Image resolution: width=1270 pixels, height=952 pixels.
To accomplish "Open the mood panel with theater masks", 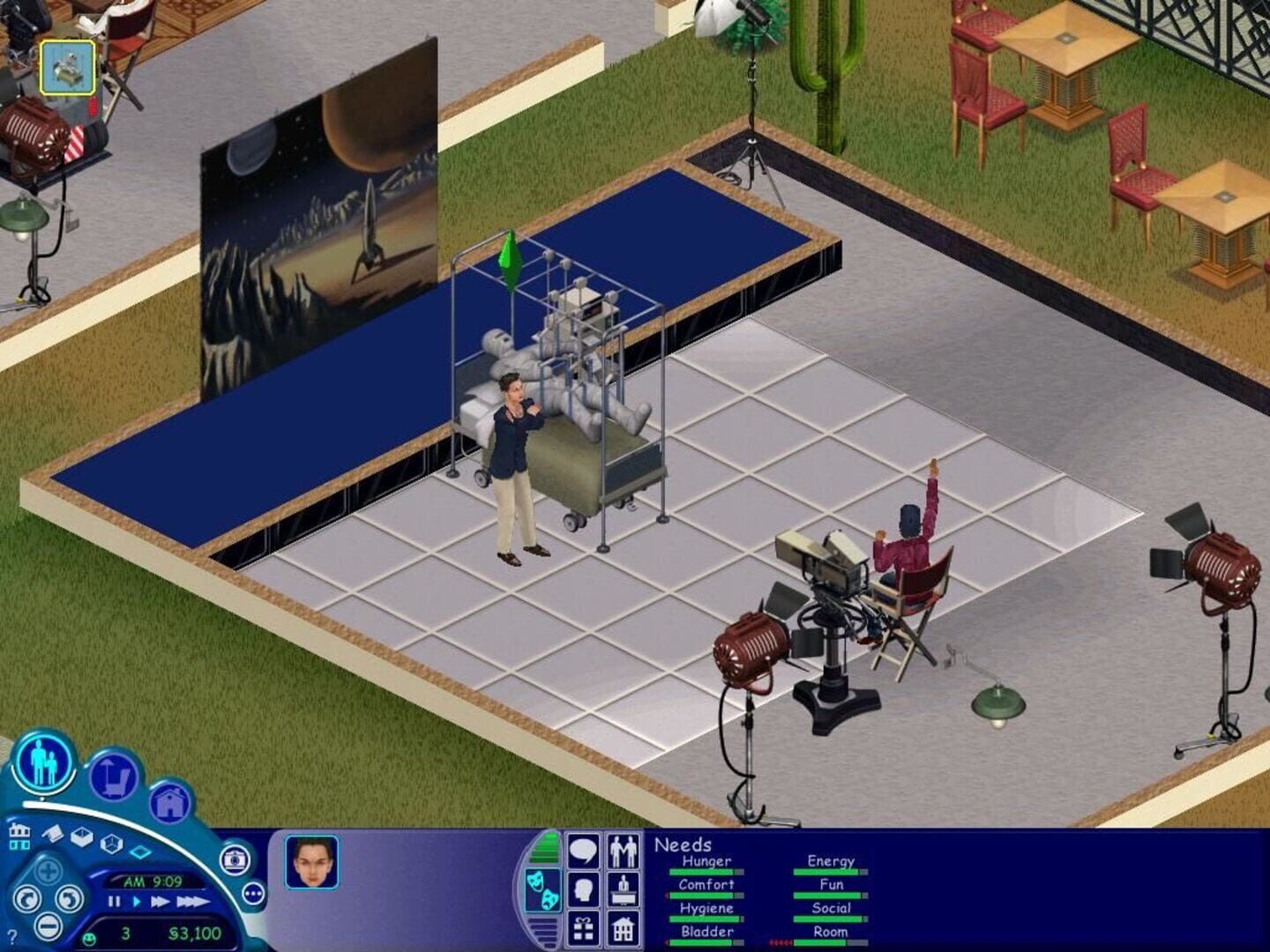I will pos(544,889).
